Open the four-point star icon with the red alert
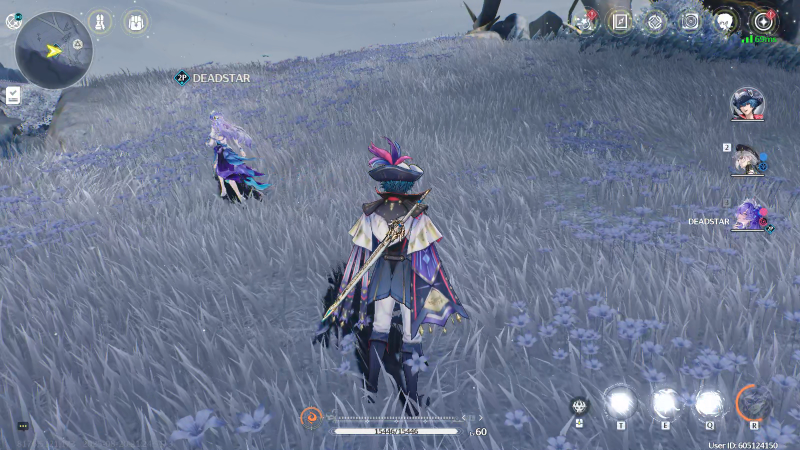This screenshot has width=800, height=450. point(763,22)
